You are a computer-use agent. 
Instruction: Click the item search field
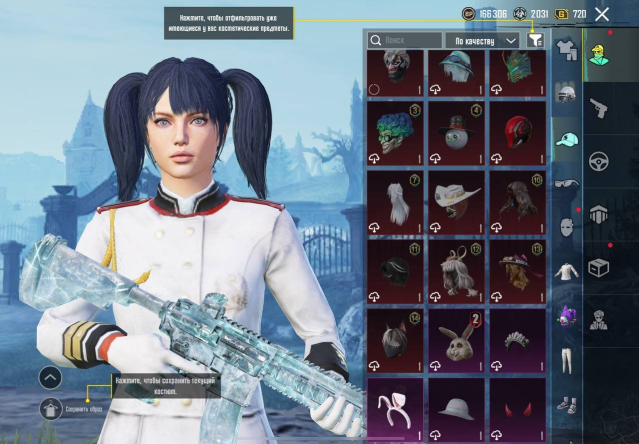(x=405, y=41)
